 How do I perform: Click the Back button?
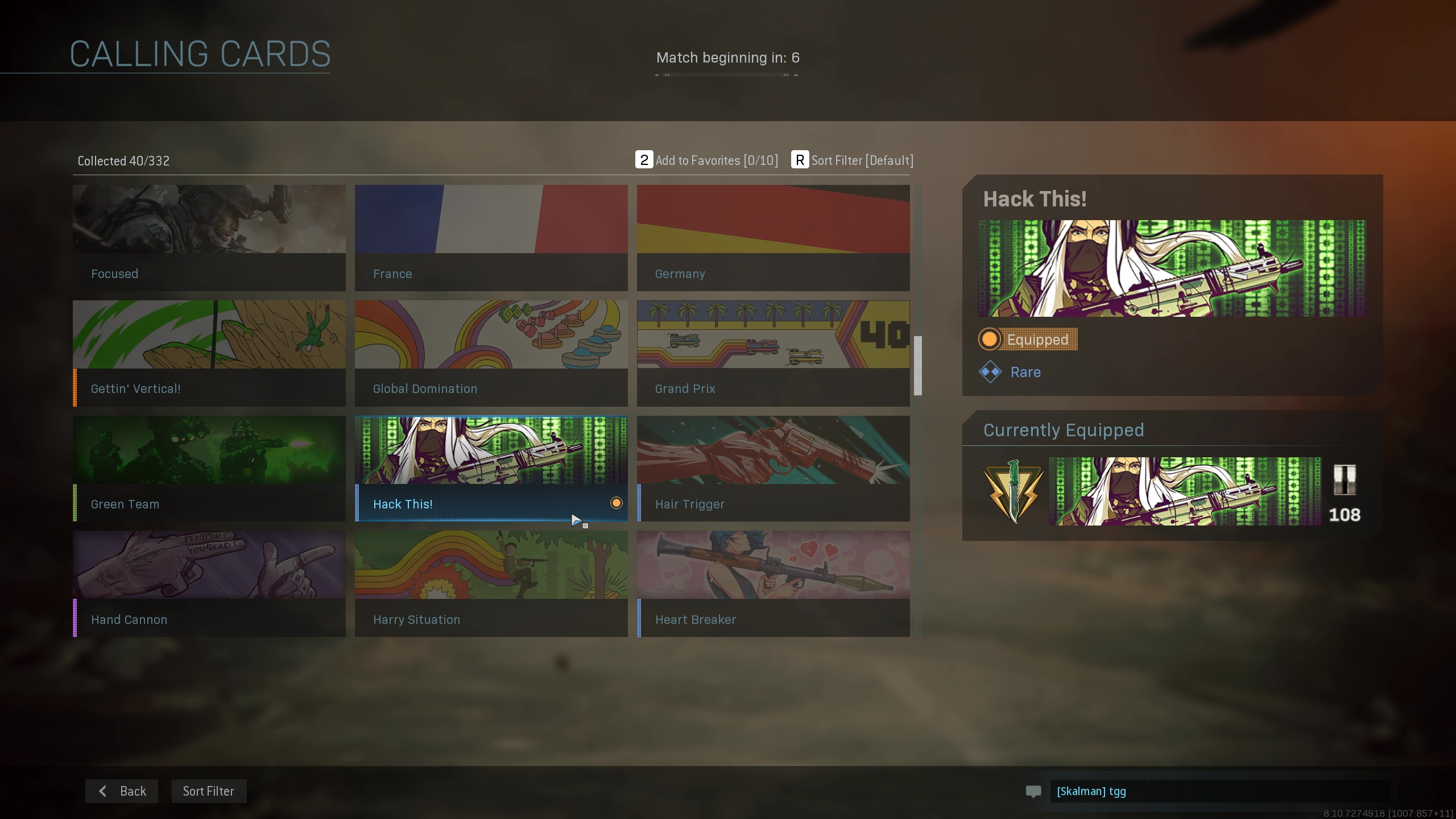[x=121, y=791]
